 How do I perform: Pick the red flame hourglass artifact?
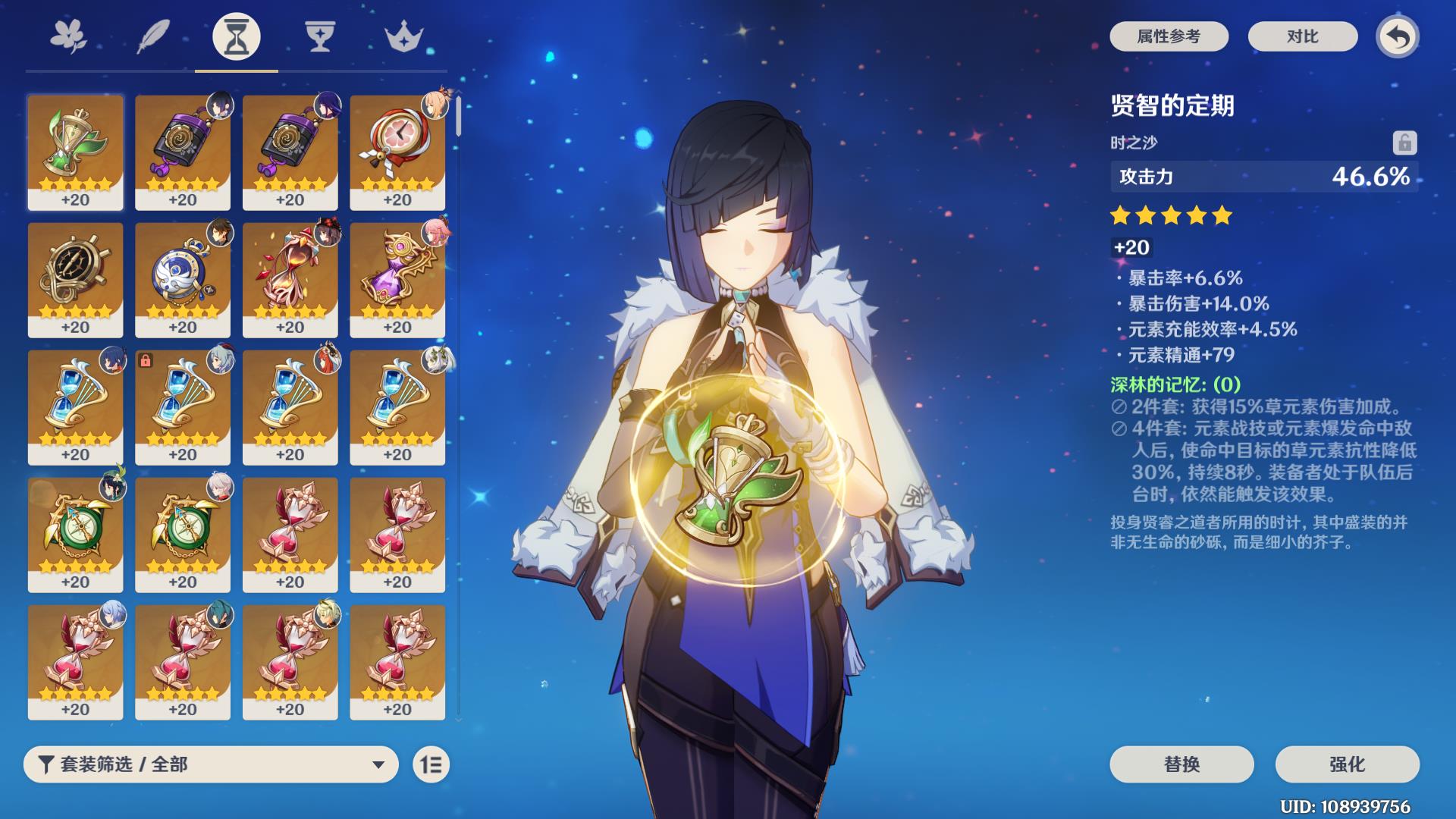(x=290, y=279)
